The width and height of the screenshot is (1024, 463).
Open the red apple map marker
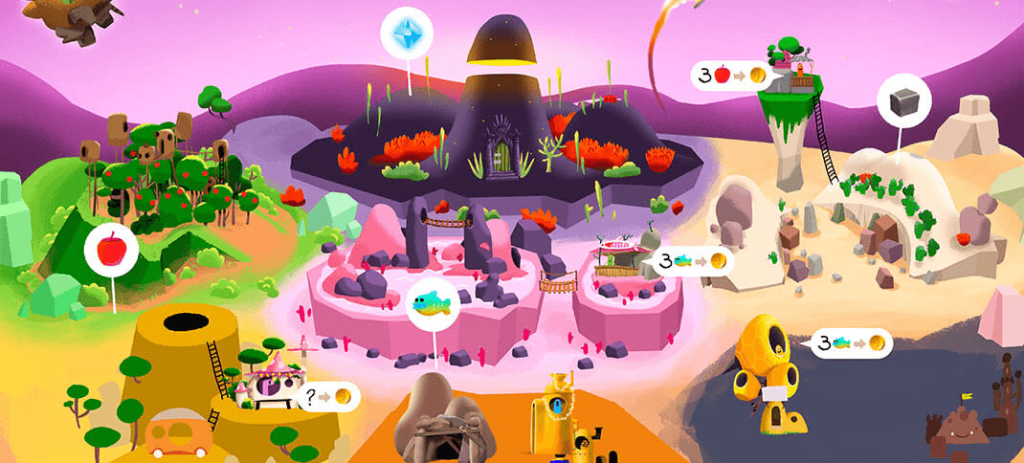[x=111, y=250]
